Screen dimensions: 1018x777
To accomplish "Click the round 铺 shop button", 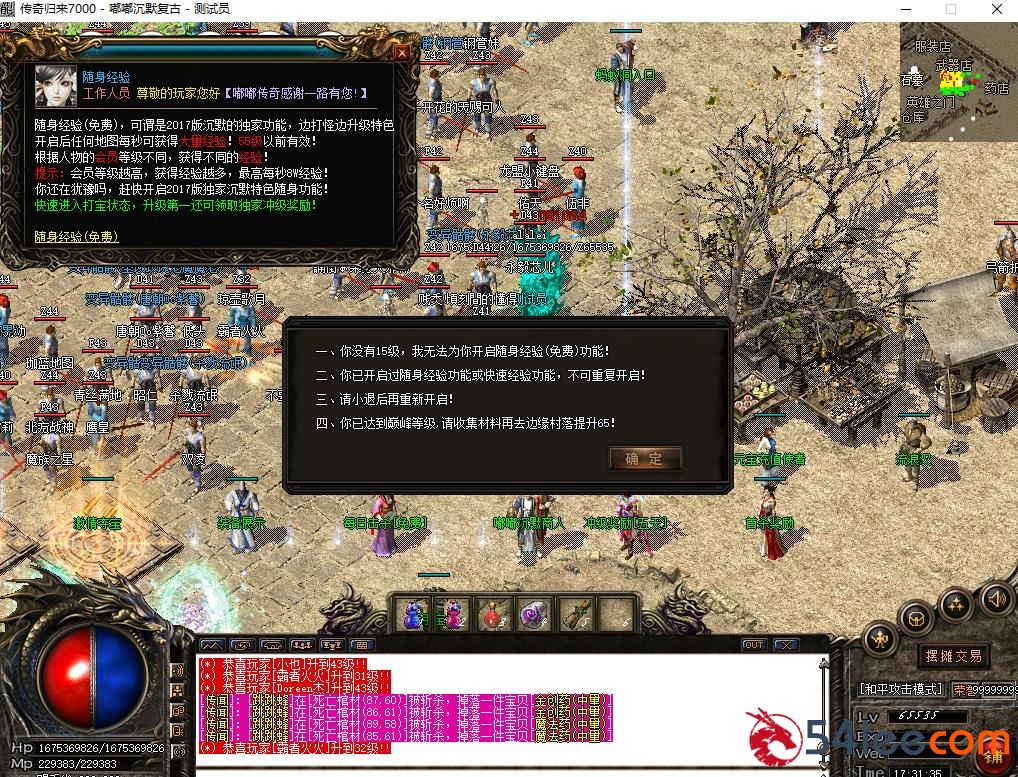I will [x=994, y=754].
